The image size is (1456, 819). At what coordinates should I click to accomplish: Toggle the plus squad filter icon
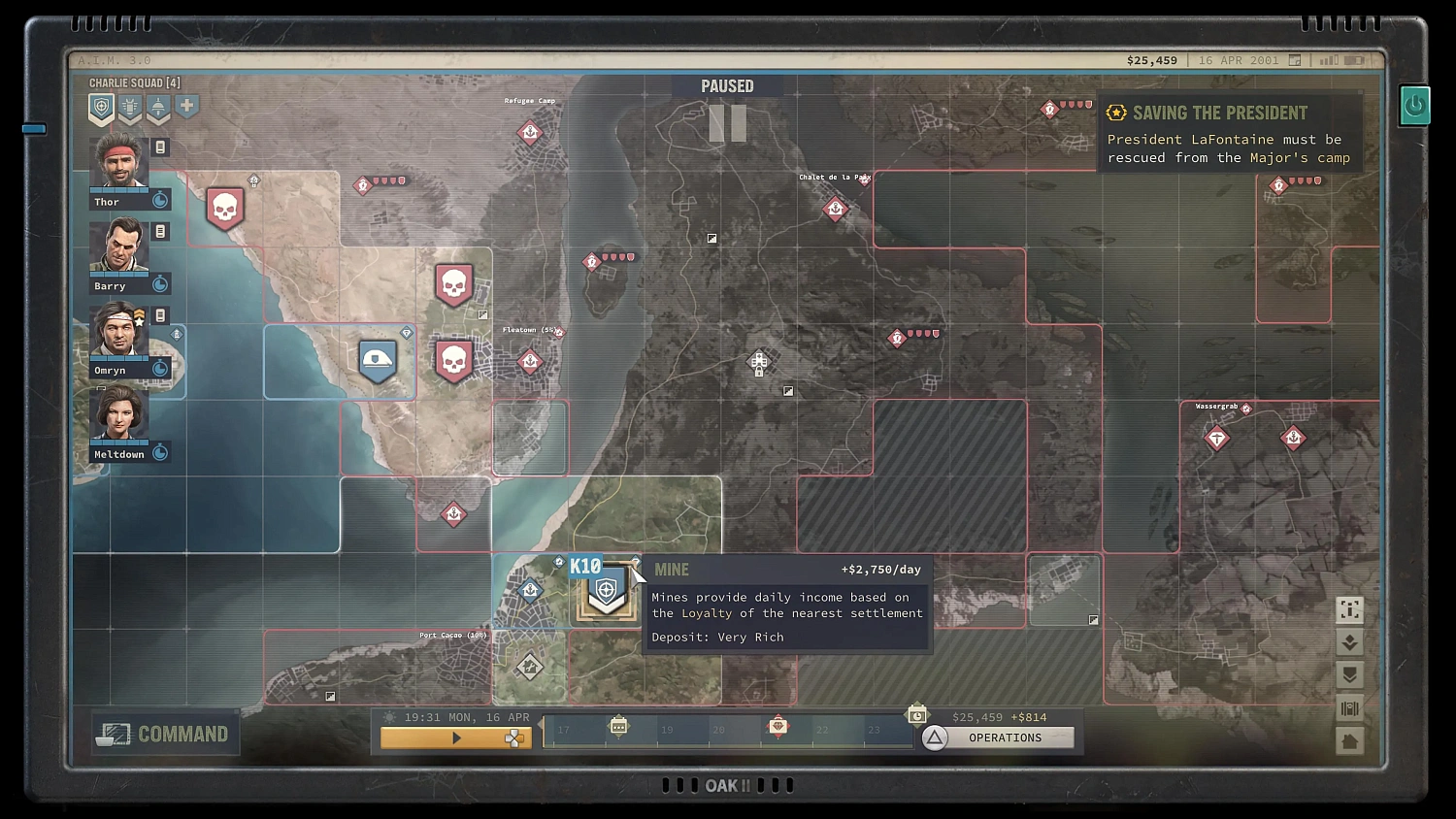click(x=186, y=107)
